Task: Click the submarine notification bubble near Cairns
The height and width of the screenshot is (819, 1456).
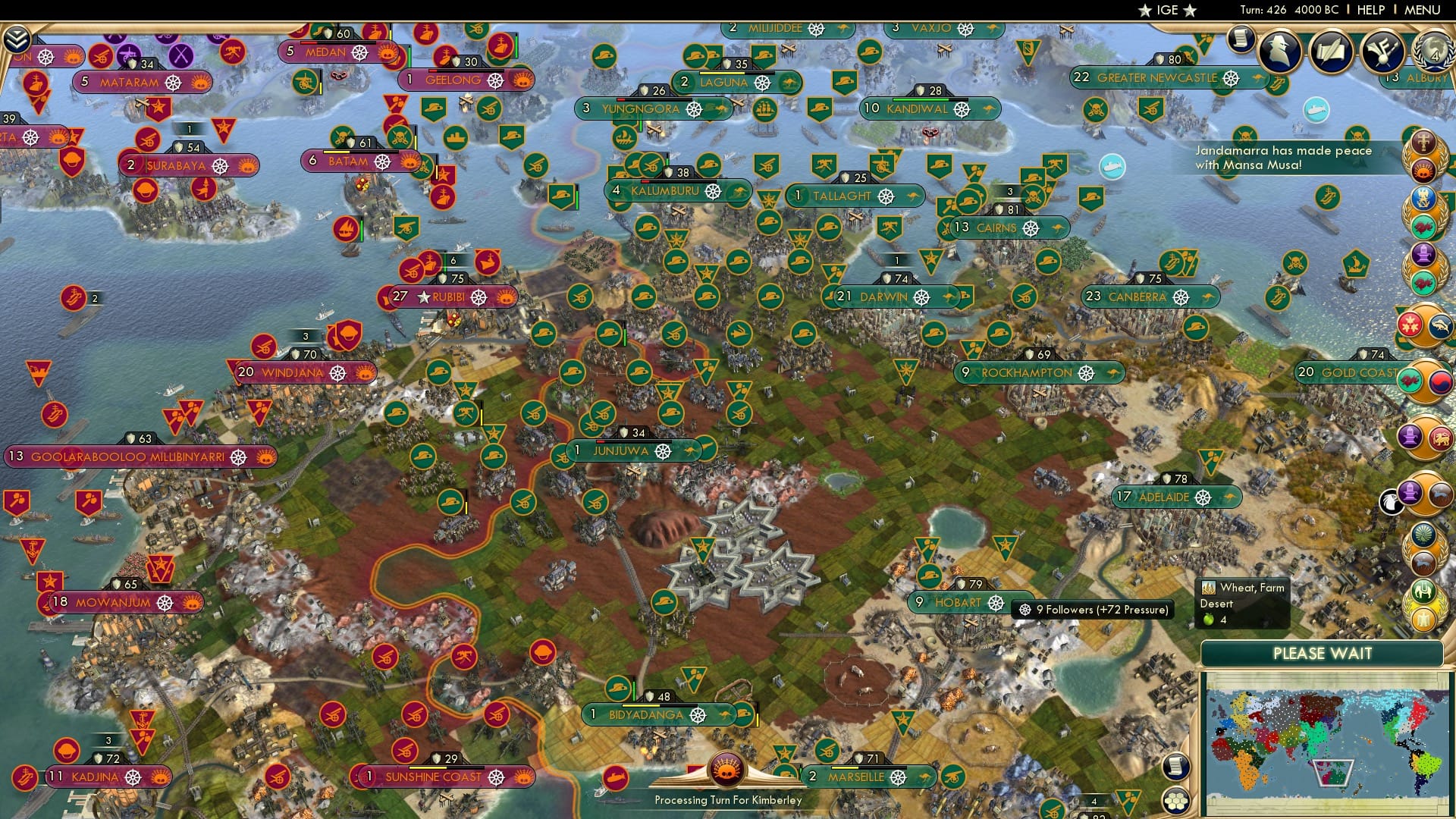Action: coord(1112,168)
